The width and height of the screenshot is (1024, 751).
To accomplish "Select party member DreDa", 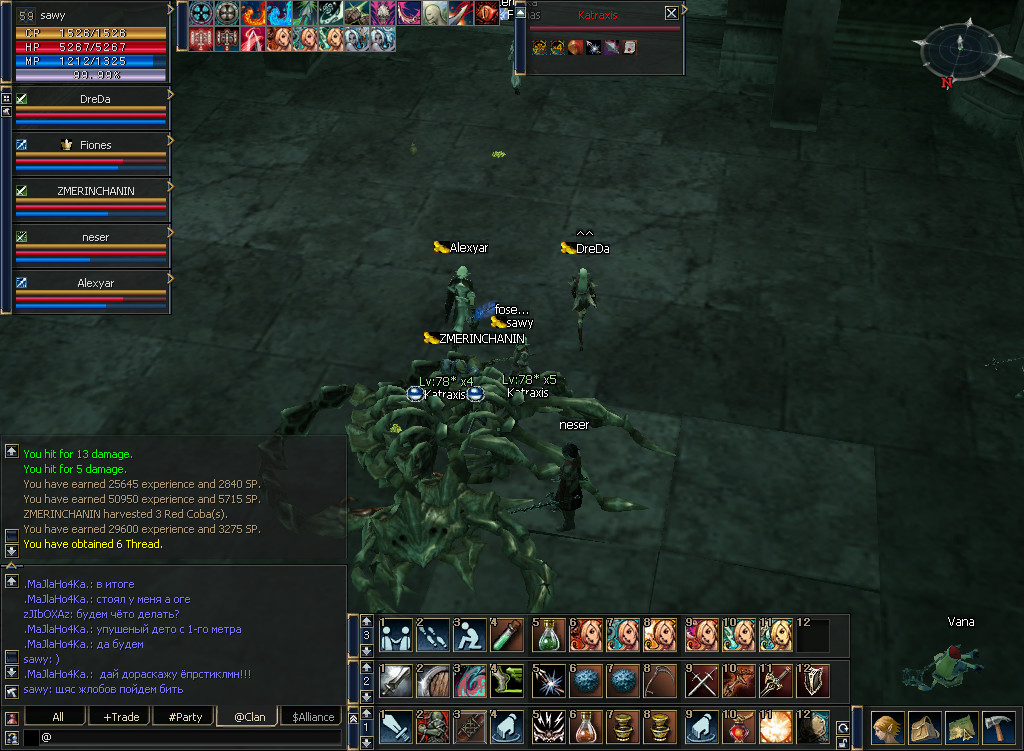I will (x=96, y=99).
